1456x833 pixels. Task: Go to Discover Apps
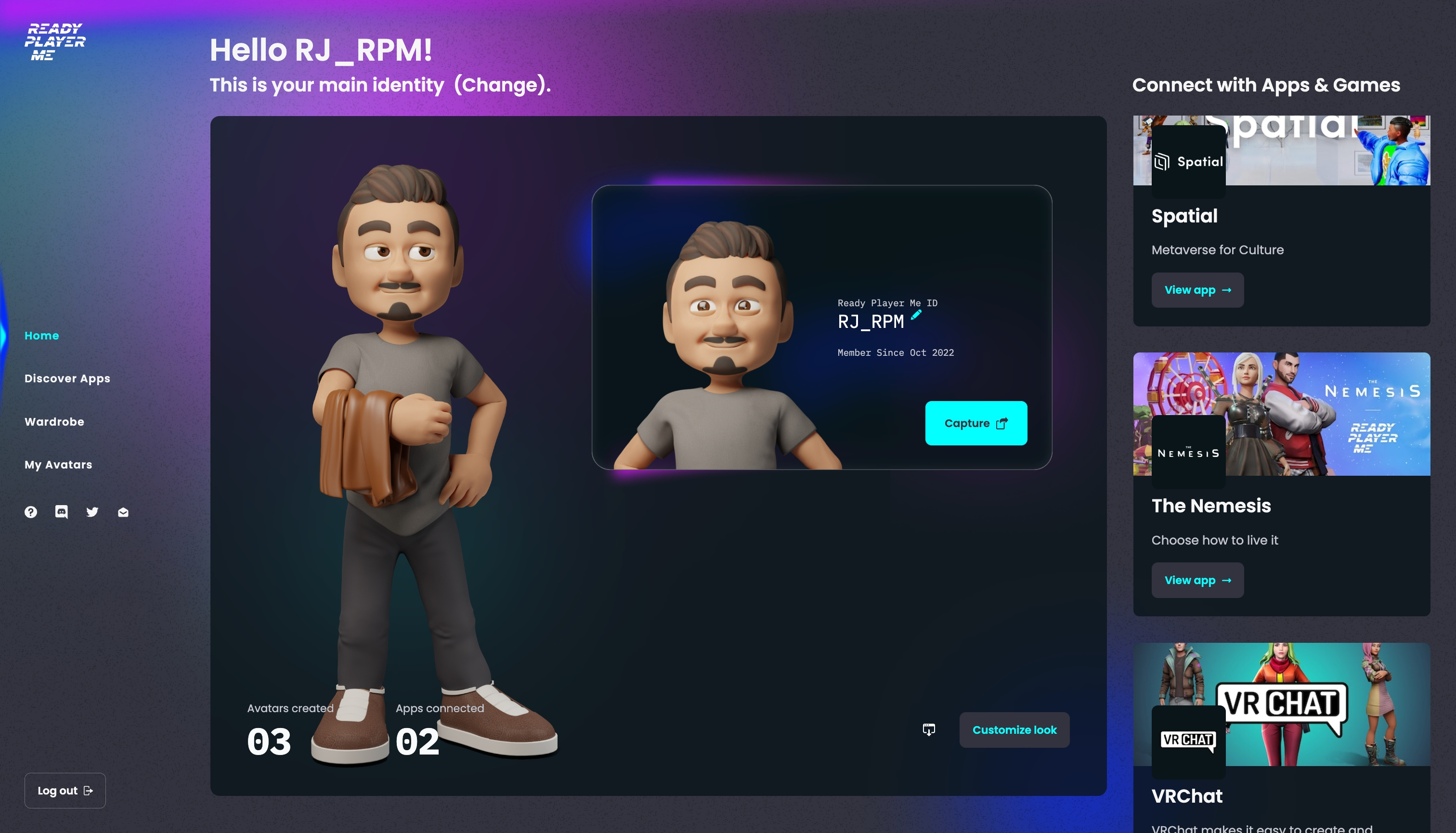tap(67, 378)
